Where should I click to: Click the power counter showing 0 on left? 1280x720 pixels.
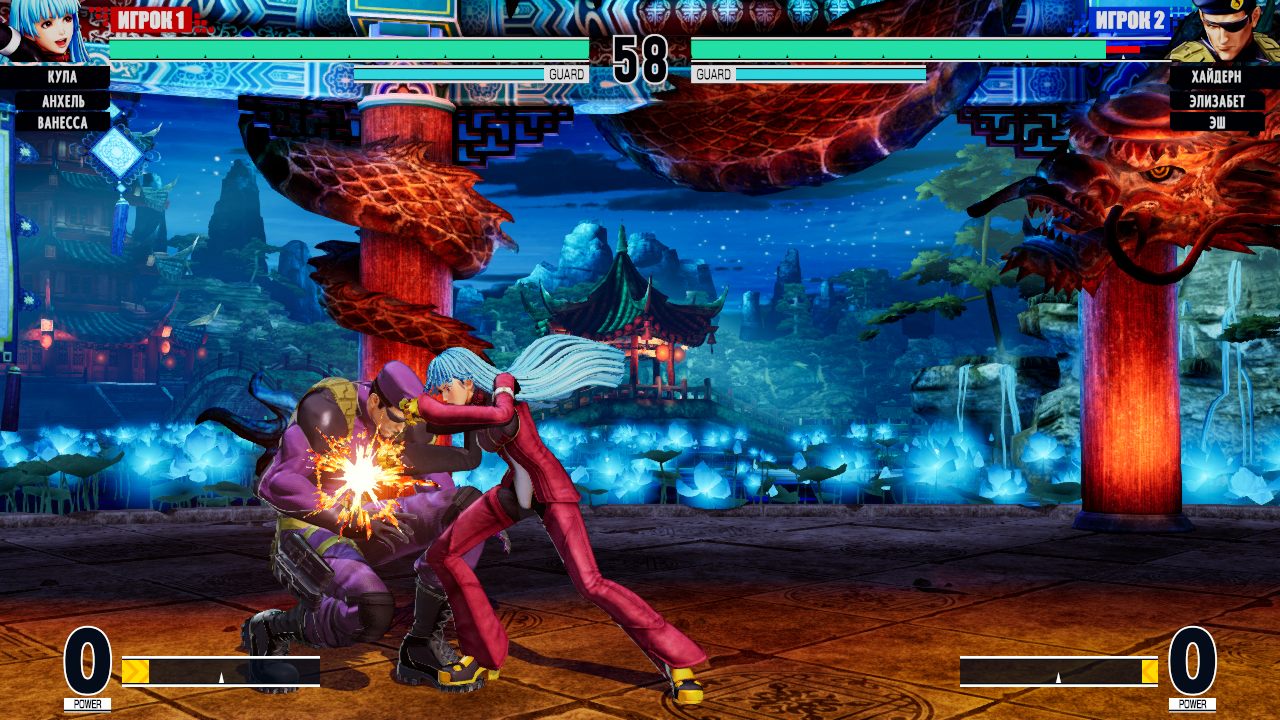88,662
